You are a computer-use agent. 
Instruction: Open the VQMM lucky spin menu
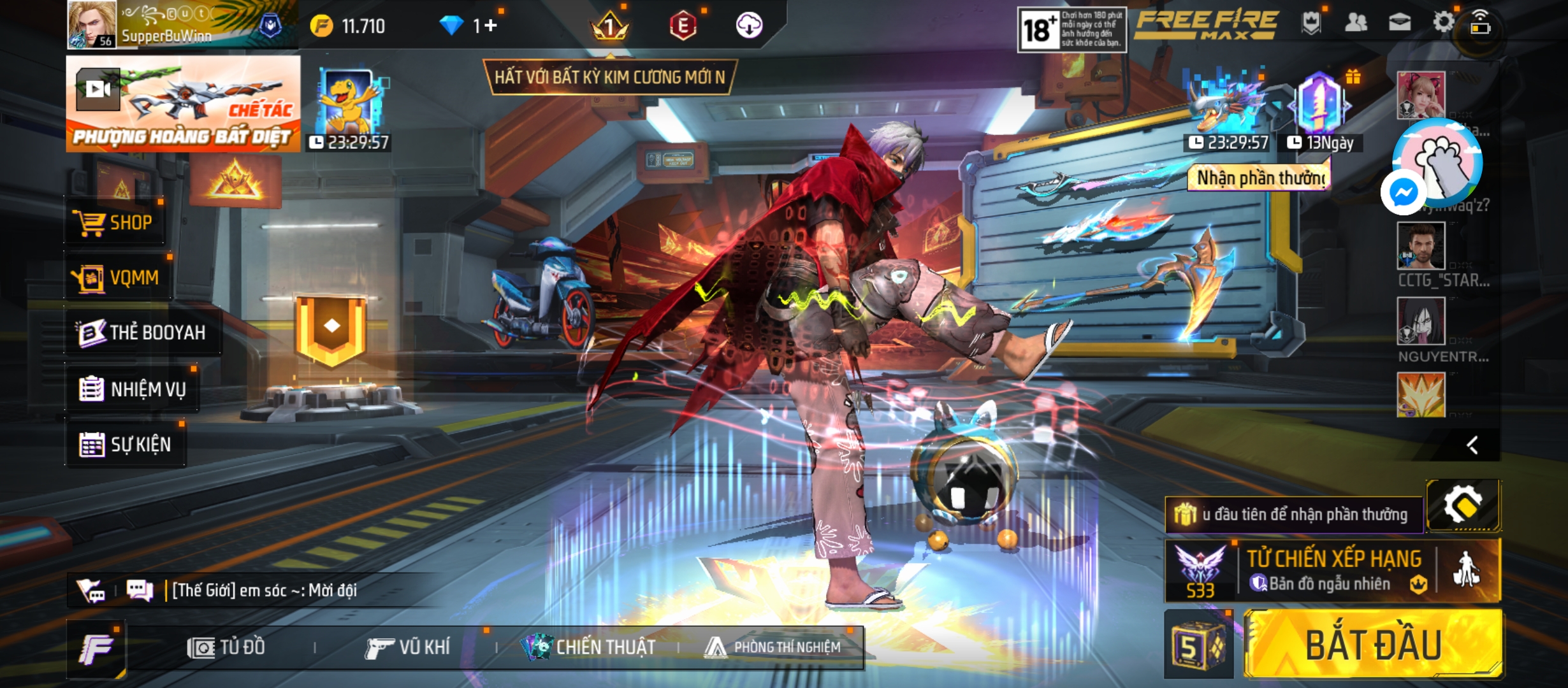click(117, 278)
